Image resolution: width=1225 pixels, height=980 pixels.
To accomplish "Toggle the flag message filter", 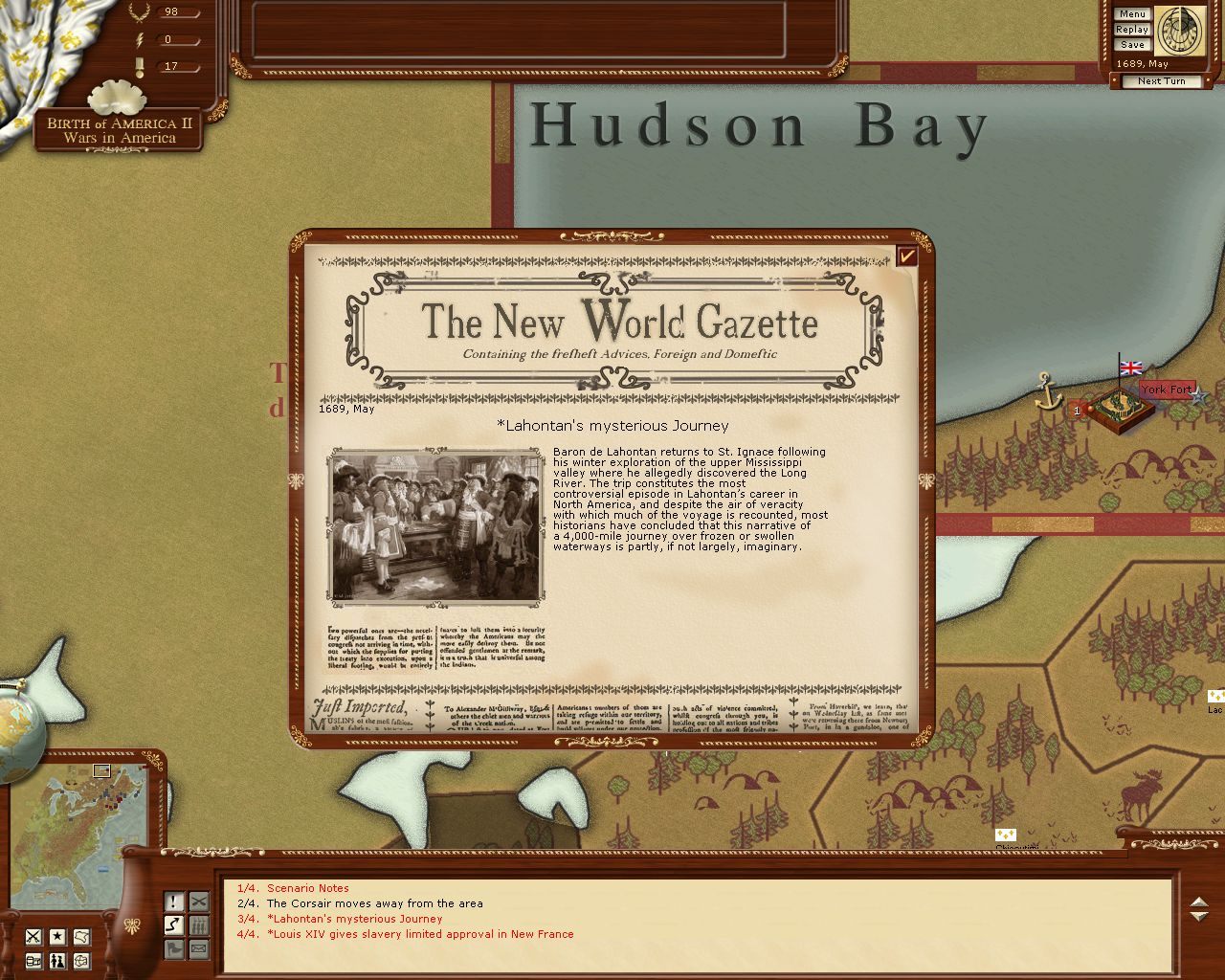I will click(x=173, y=949).
